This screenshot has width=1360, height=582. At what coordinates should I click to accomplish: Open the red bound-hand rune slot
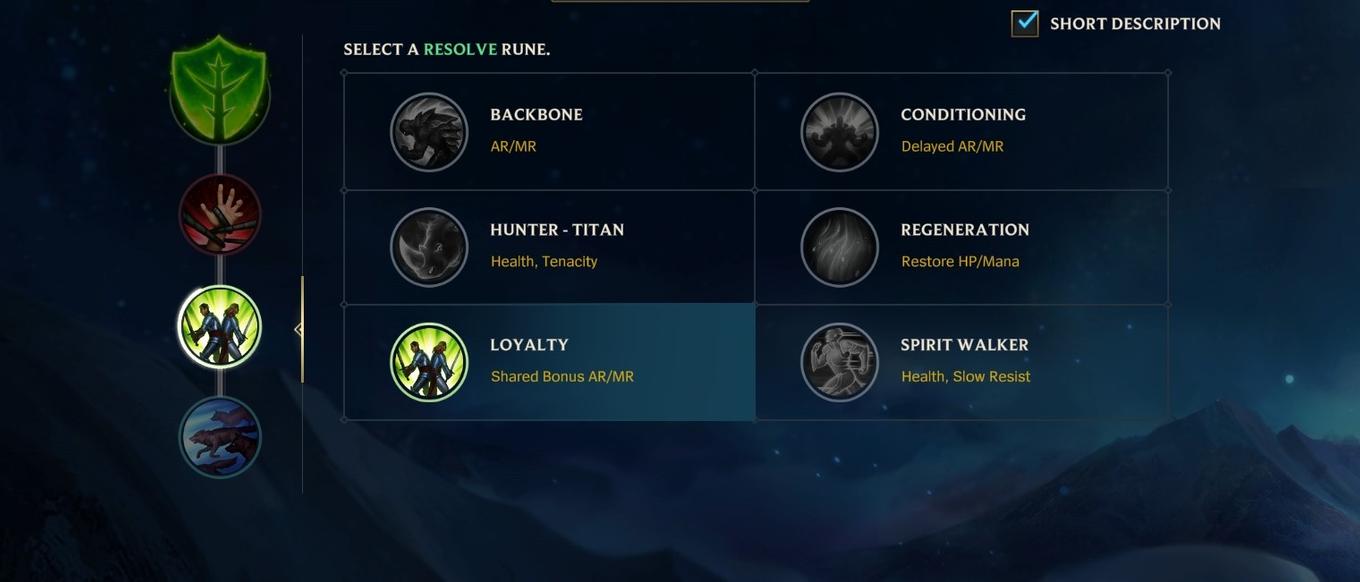pos(220,214)
